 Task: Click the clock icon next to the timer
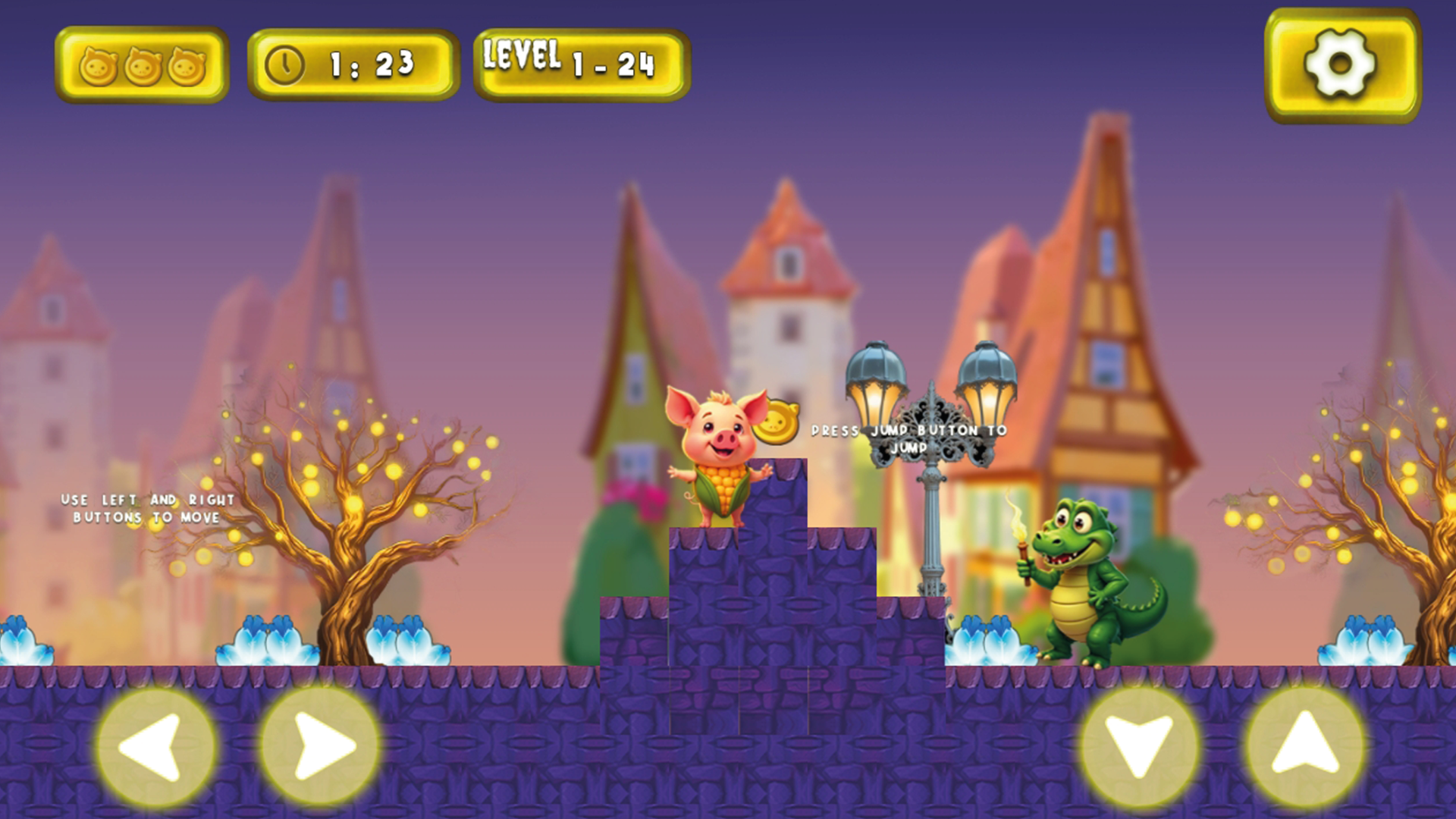coord(286,64)
